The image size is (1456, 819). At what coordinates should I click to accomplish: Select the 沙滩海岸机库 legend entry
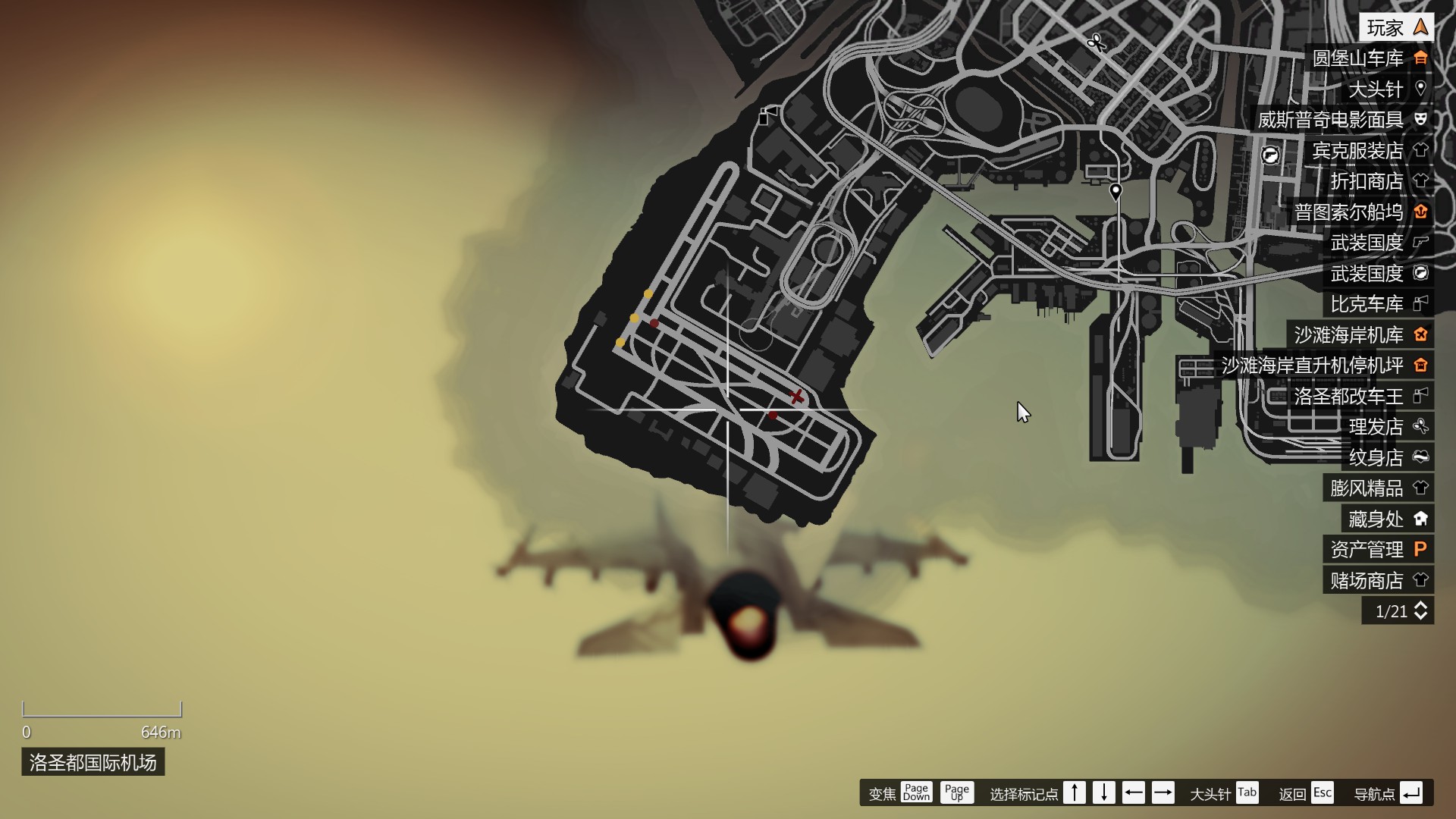point(1360,335)
